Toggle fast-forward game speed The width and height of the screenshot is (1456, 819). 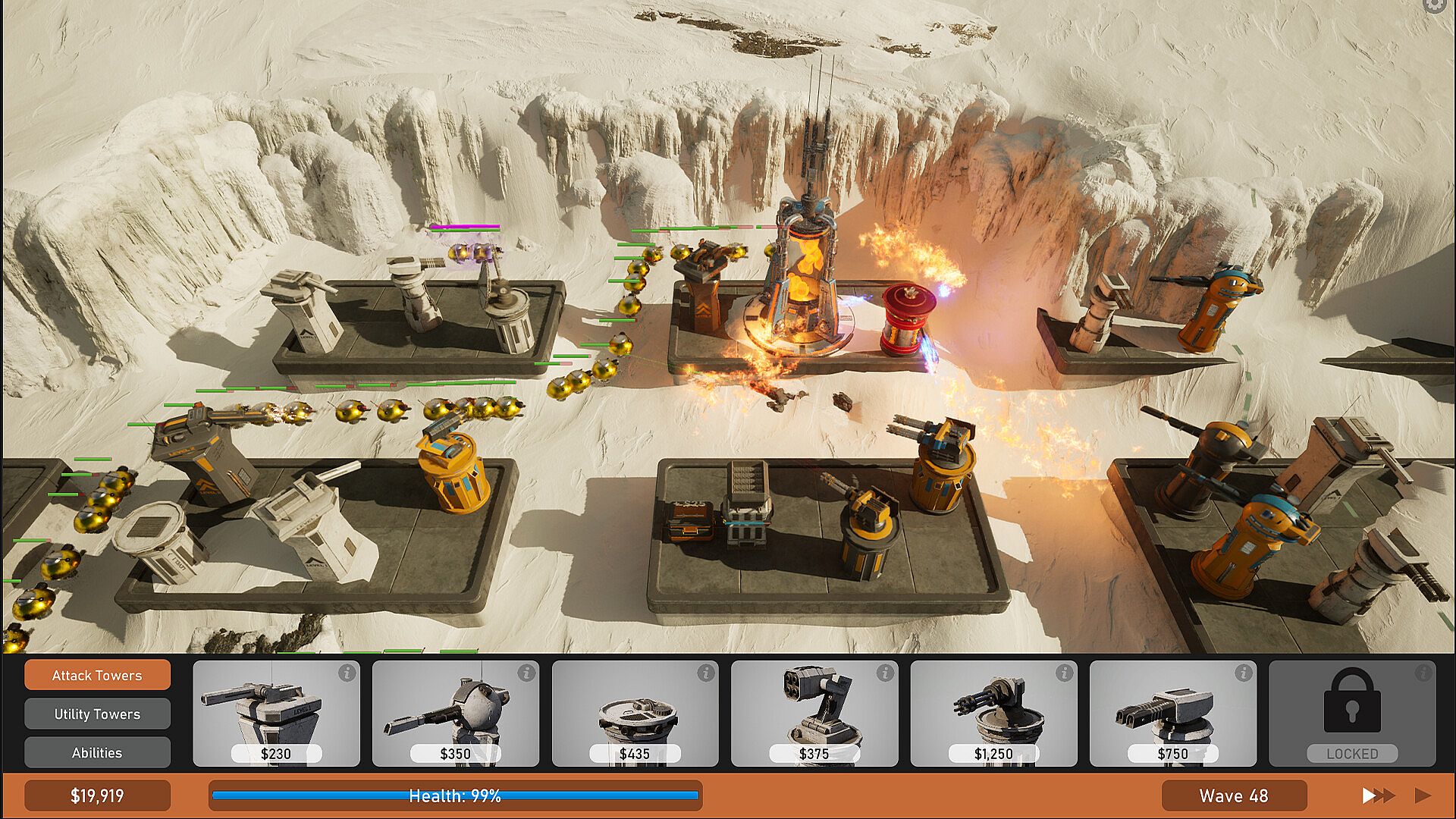pyautogui.click(x=1378, y=795)
